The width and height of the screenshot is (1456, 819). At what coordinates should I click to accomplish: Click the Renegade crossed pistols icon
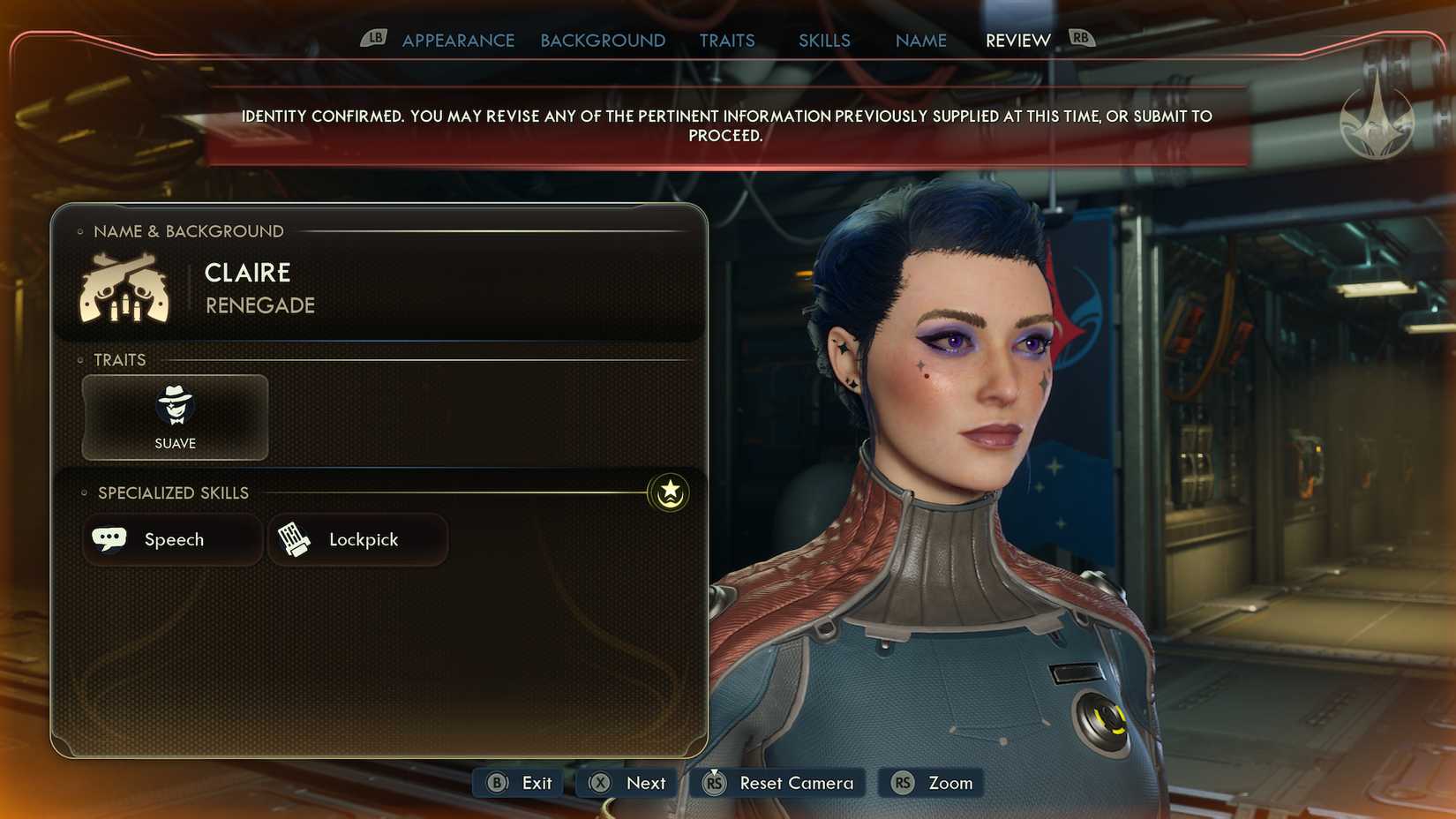coord(124,289)
